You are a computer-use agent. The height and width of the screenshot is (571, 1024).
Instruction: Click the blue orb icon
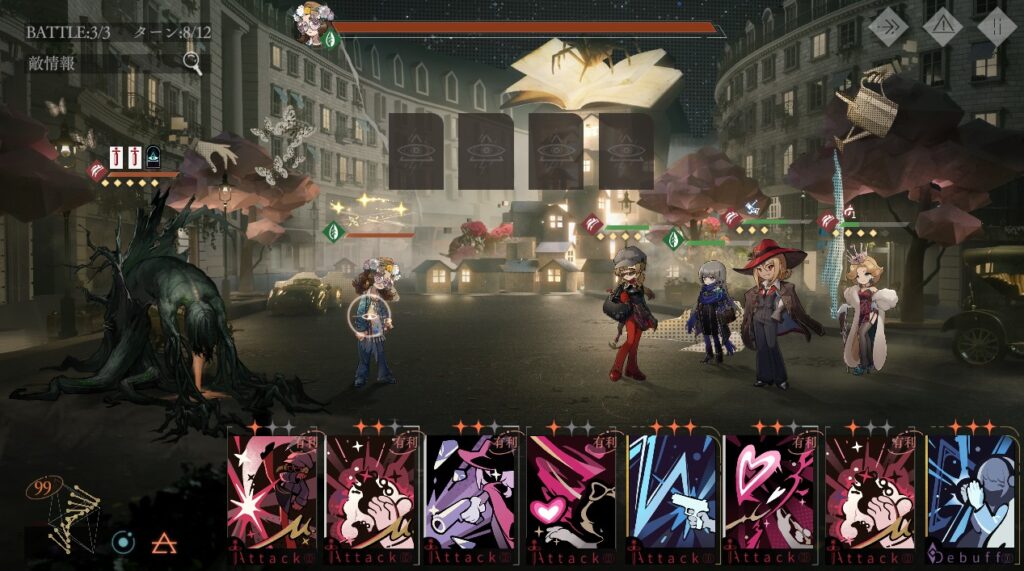pyautogui.click(x=123, y=543)
